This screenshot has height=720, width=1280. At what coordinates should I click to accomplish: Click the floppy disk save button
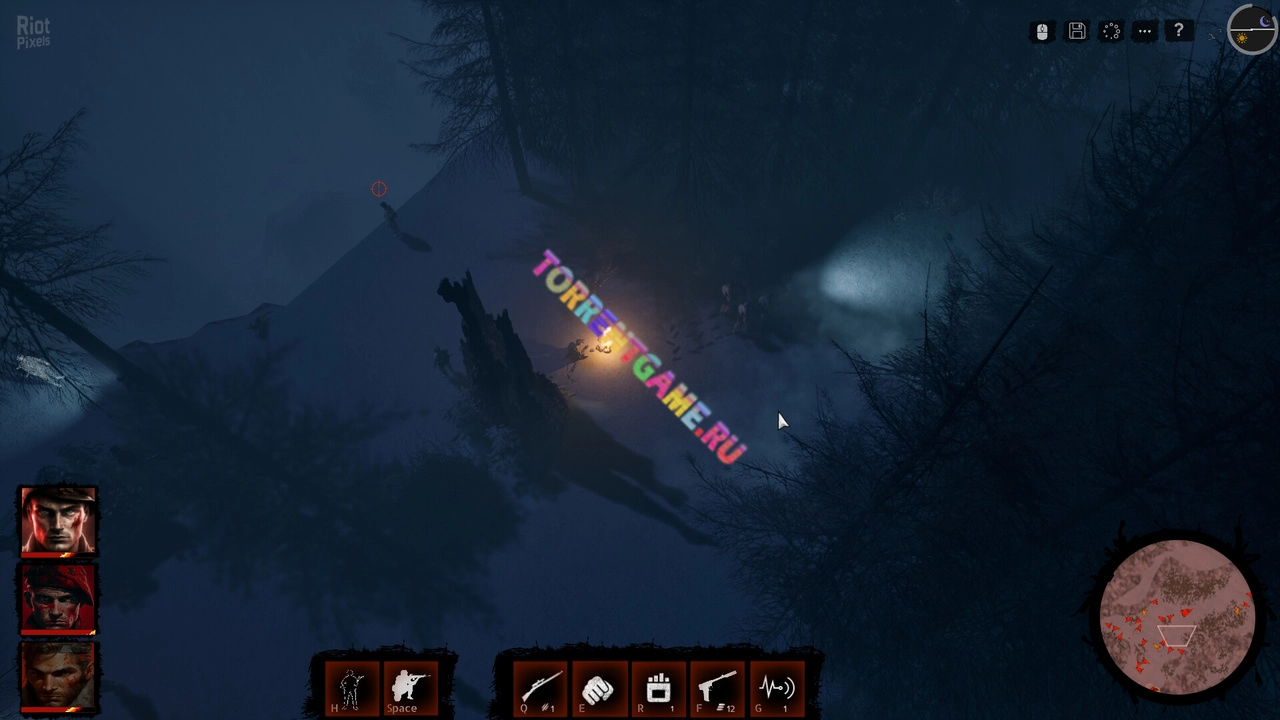pos(1077,32)
